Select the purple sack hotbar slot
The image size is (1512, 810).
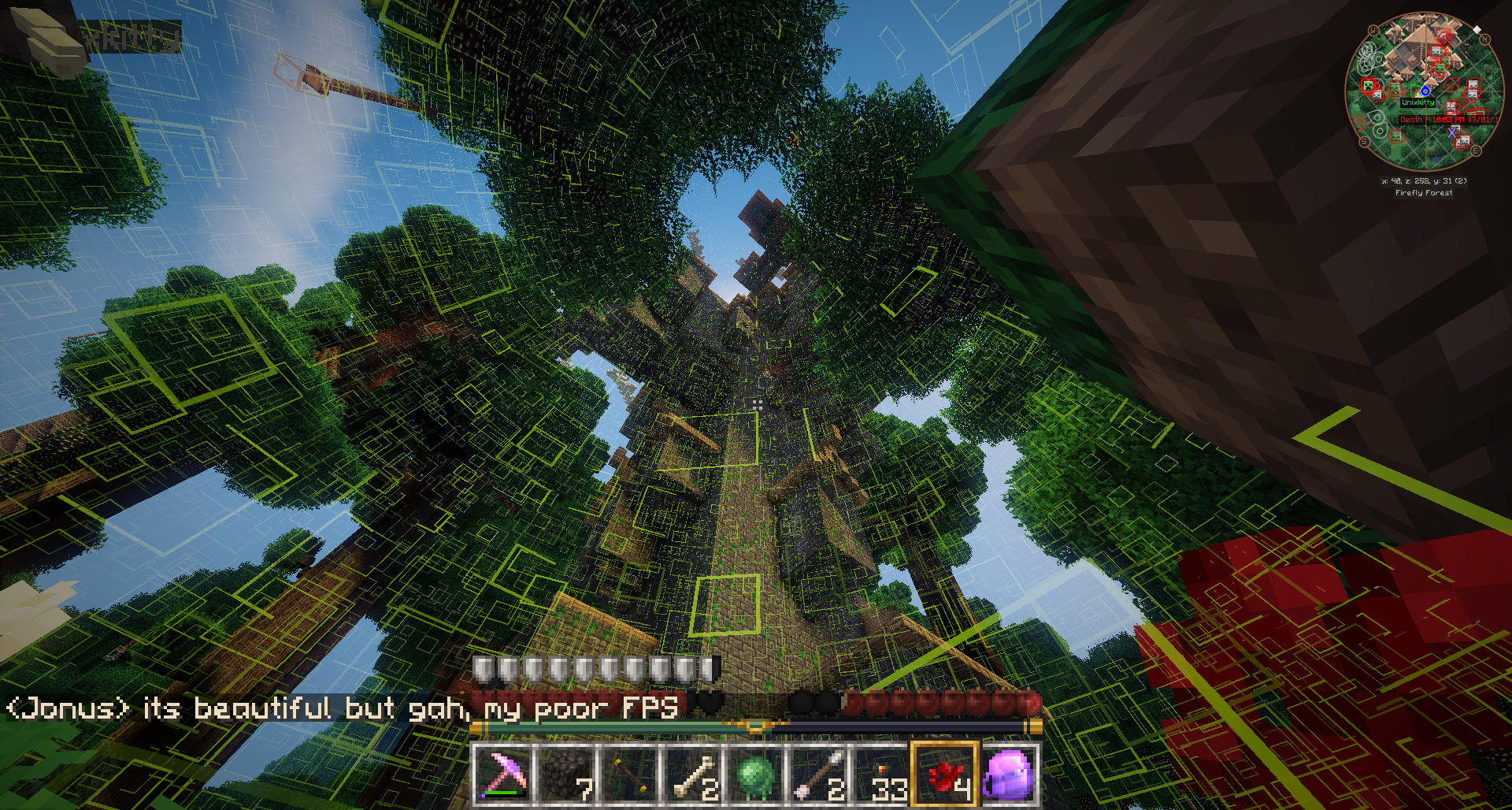[1008, 774]
